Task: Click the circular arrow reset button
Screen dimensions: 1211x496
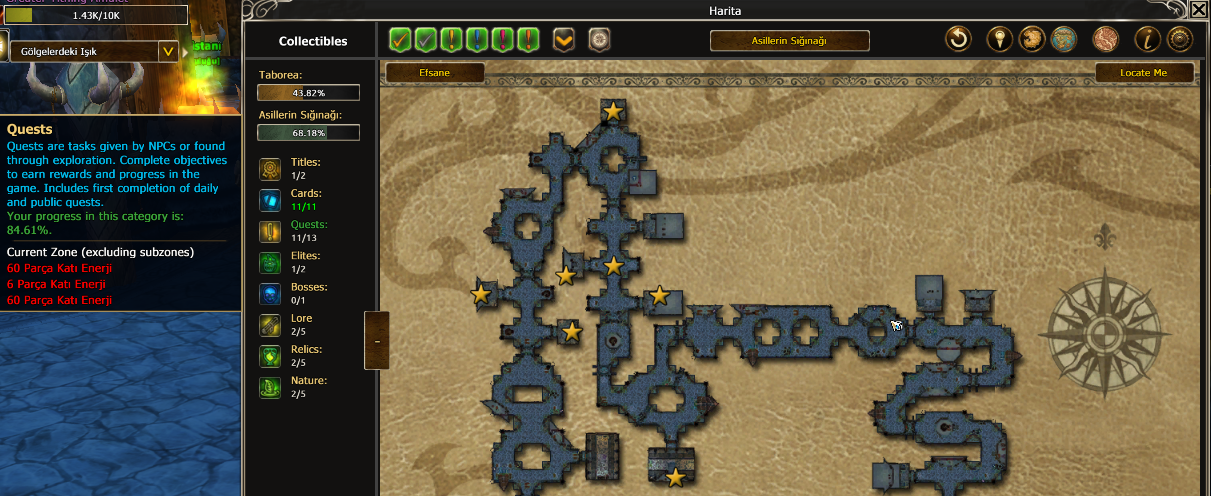Action: point(959,40)
